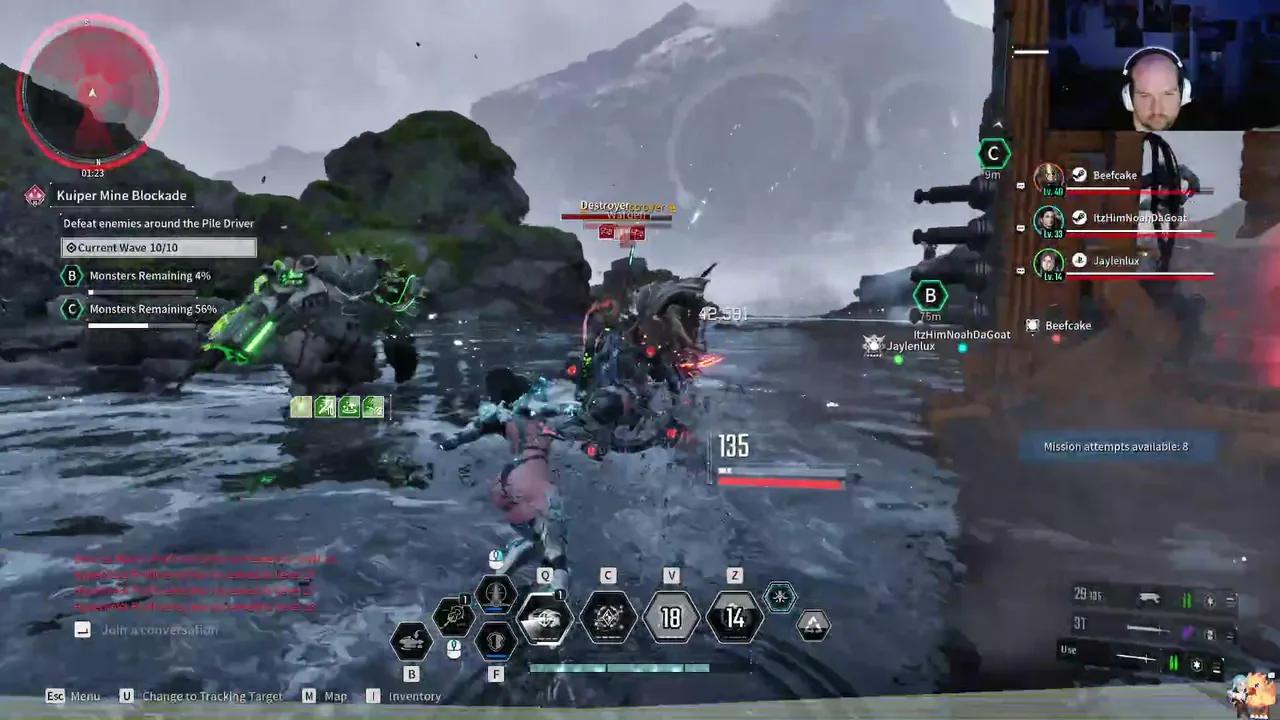Select Jaylenlux's party member portrait

pyautogui.click(x=1048, y=263)
